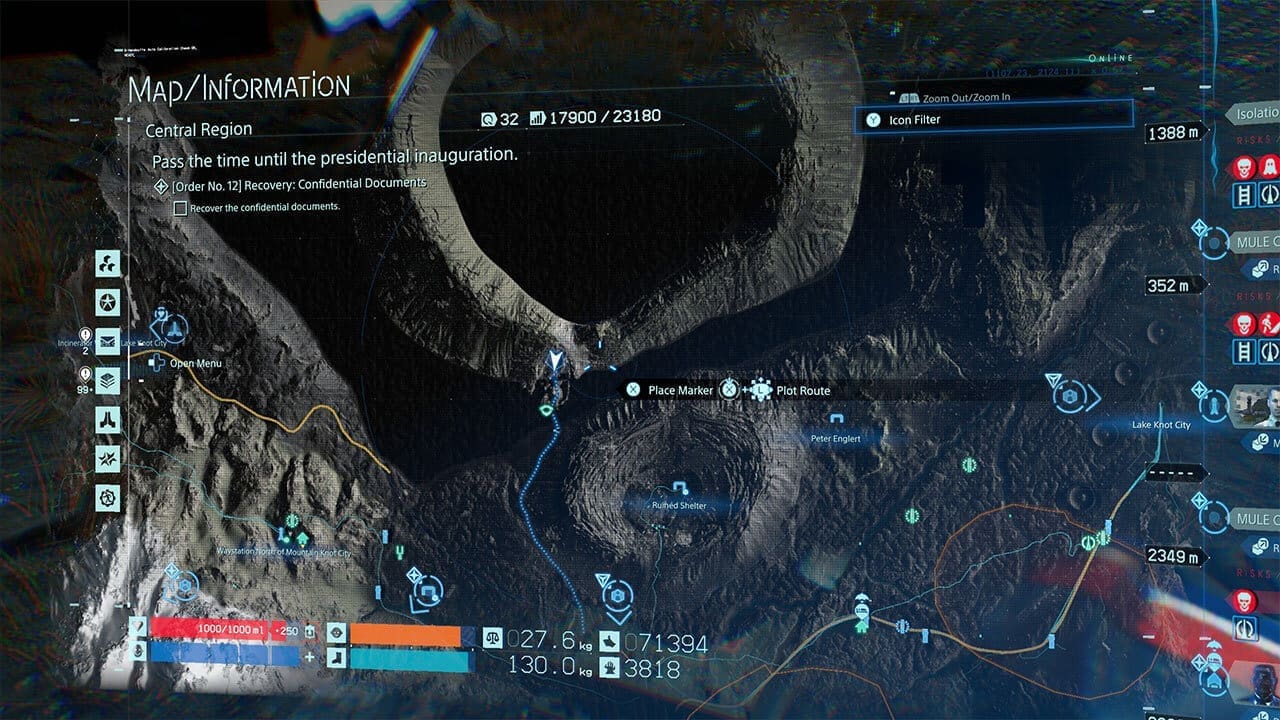Toggle the praying hands filter icon
The image size is (1280, 720).
[x=107, y=419]
